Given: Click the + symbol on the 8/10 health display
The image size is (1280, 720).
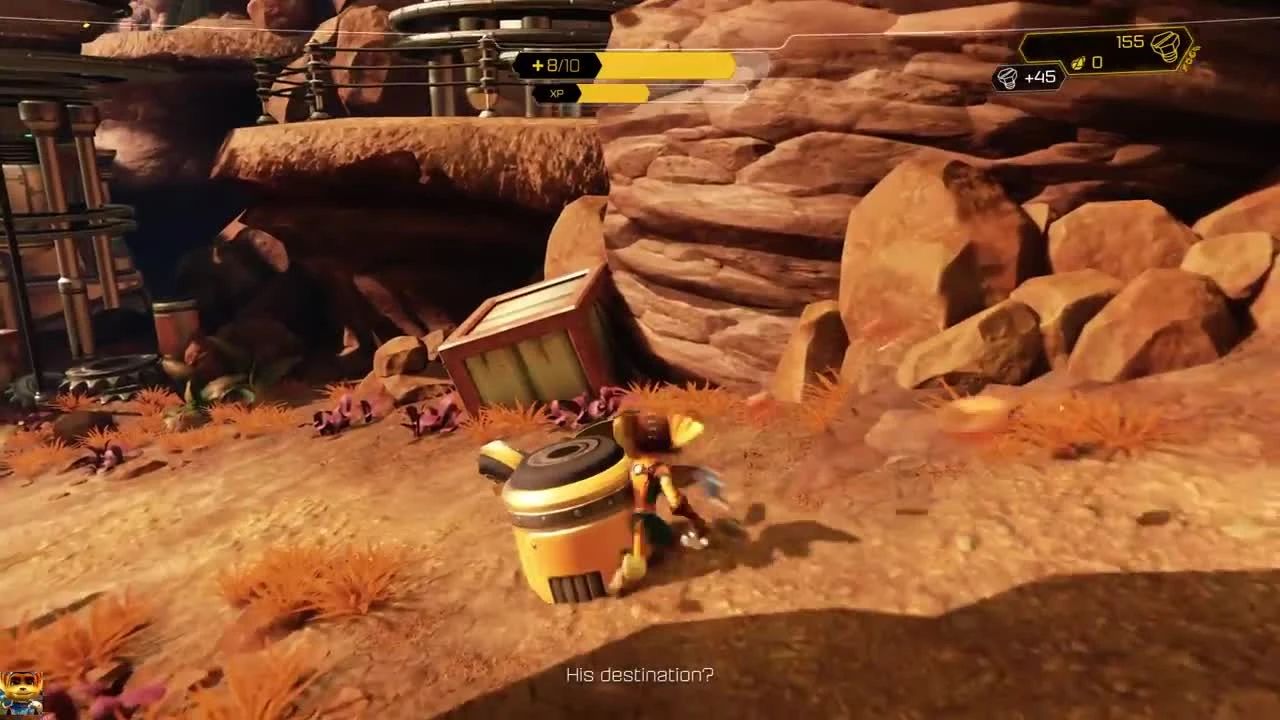Looking at the screenshot, I should [x=537, y=66].
